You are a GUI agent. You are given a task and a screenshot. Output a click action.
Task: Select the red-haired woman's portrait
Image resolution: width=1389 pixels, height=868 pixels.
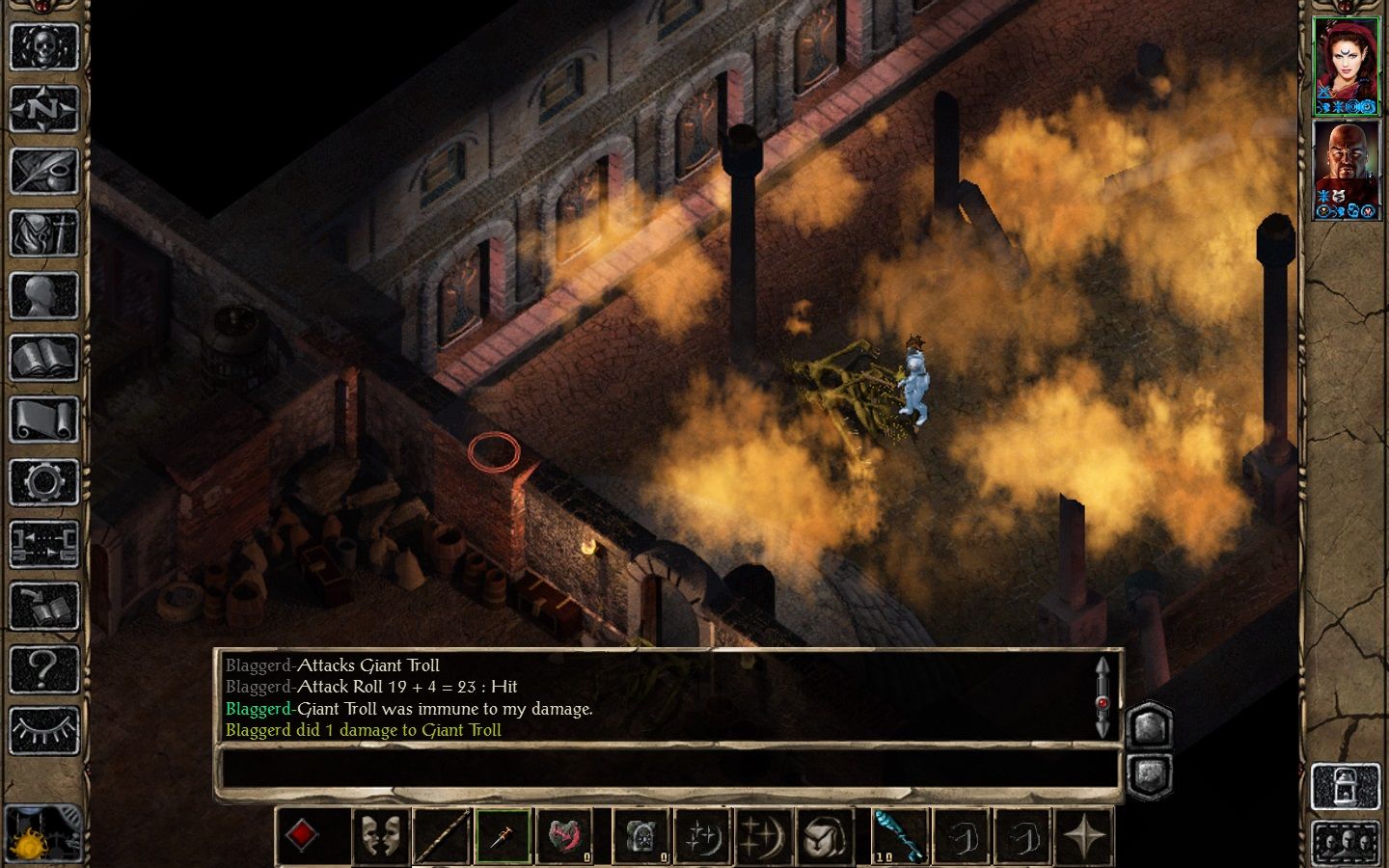click(1346, 65)
